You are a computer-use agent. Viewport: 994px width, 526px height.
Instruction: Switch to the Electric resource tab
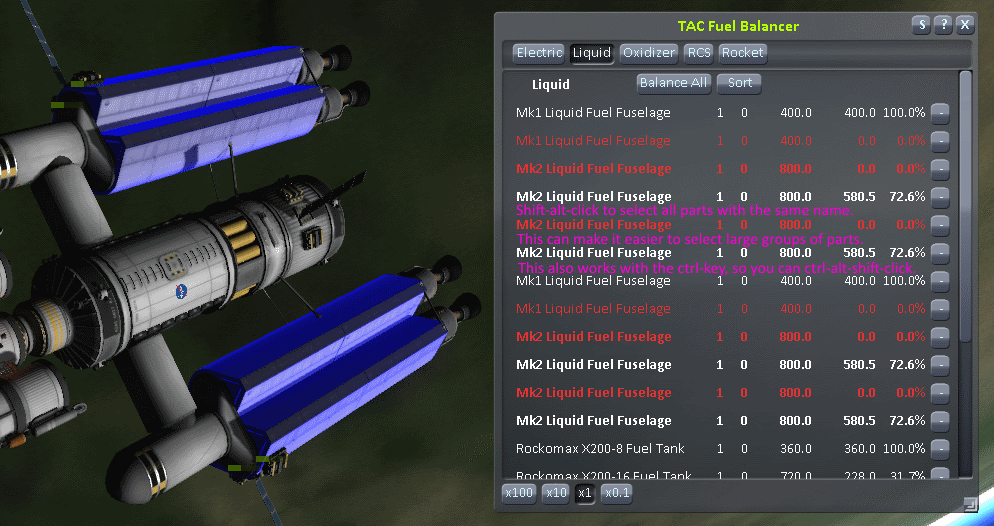click(x=539, y=53)
